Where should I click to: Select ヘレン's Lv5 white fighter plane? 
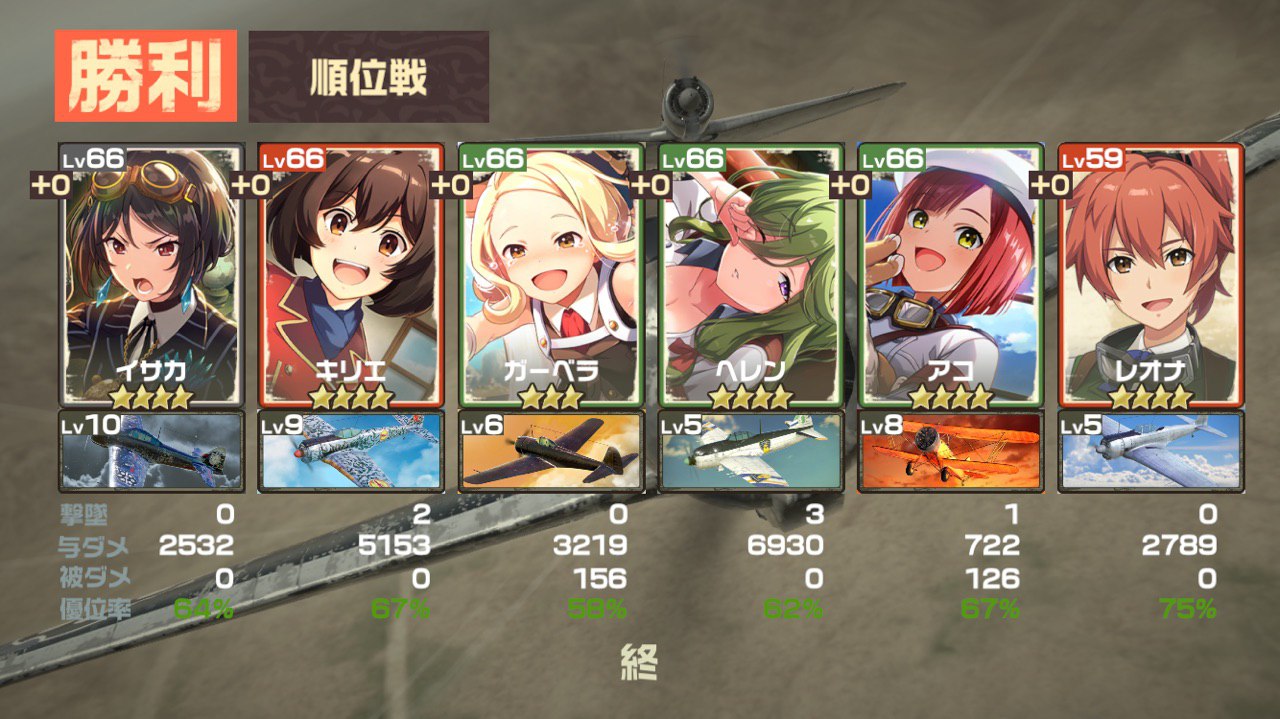[751, 451]
